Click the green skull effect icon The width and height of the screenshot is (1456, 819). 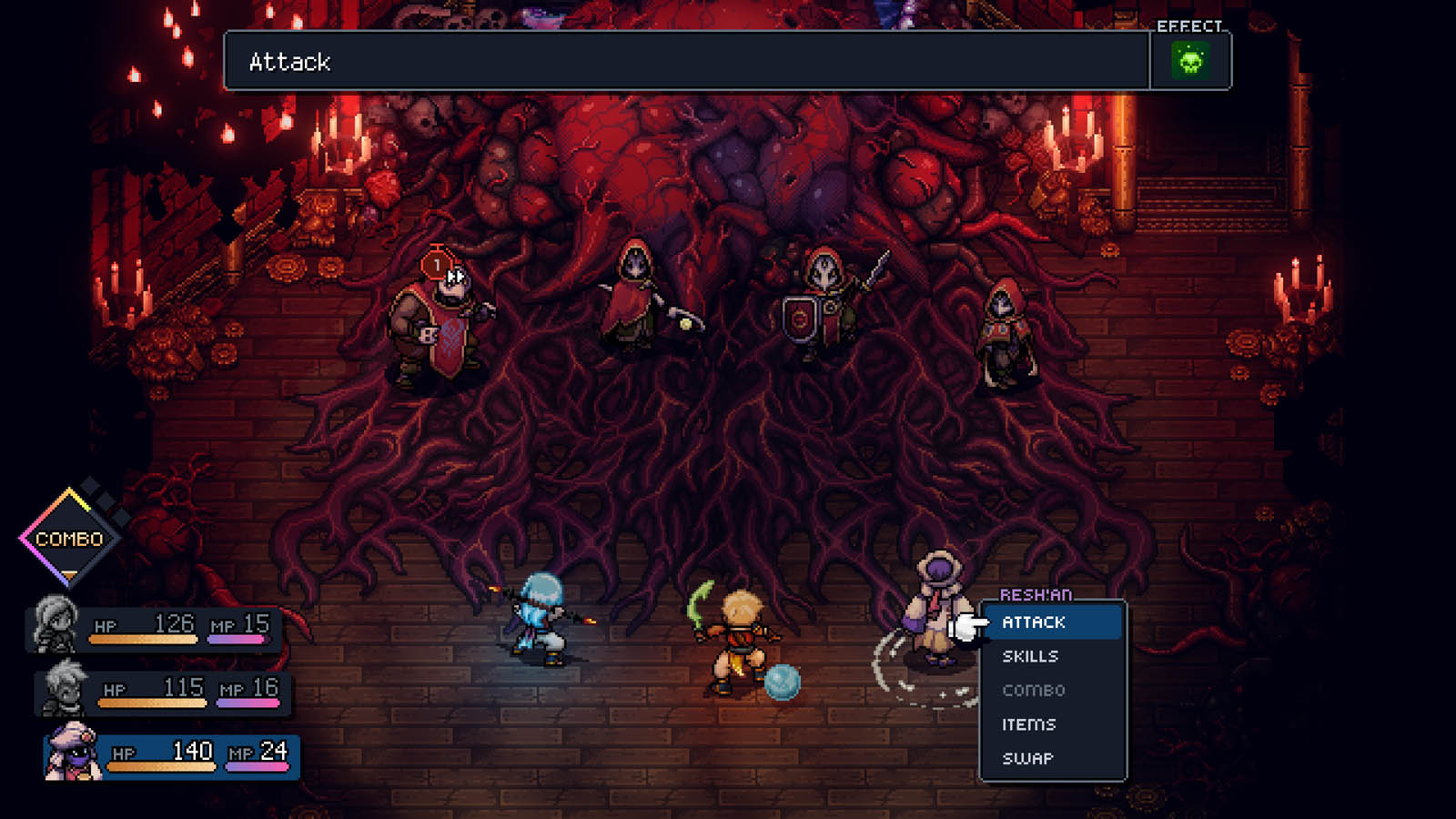pyautogui.click(x=1190, y=61)
